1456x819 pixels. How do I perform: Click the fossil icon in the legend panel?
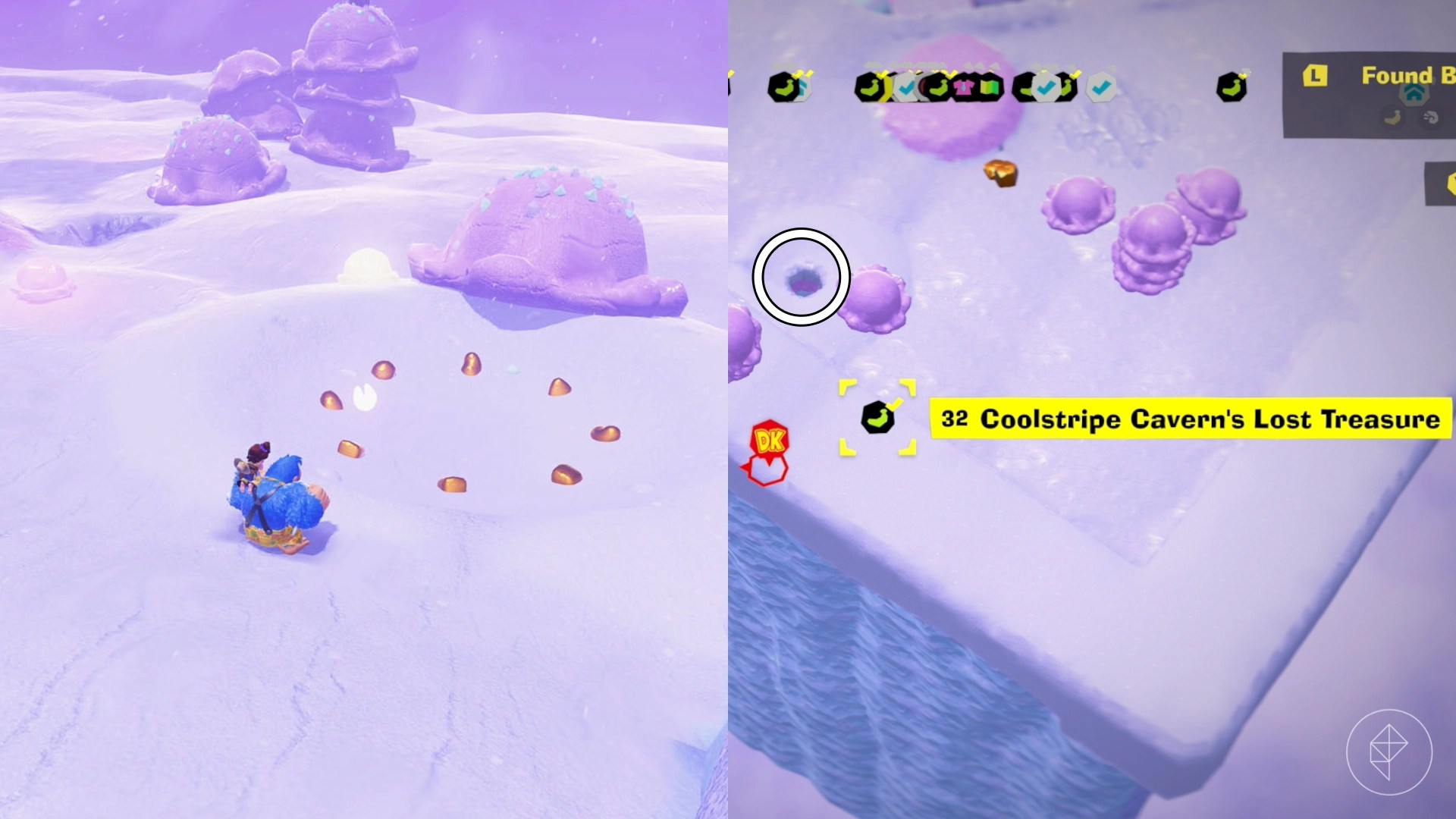(x=1429, y=118)
